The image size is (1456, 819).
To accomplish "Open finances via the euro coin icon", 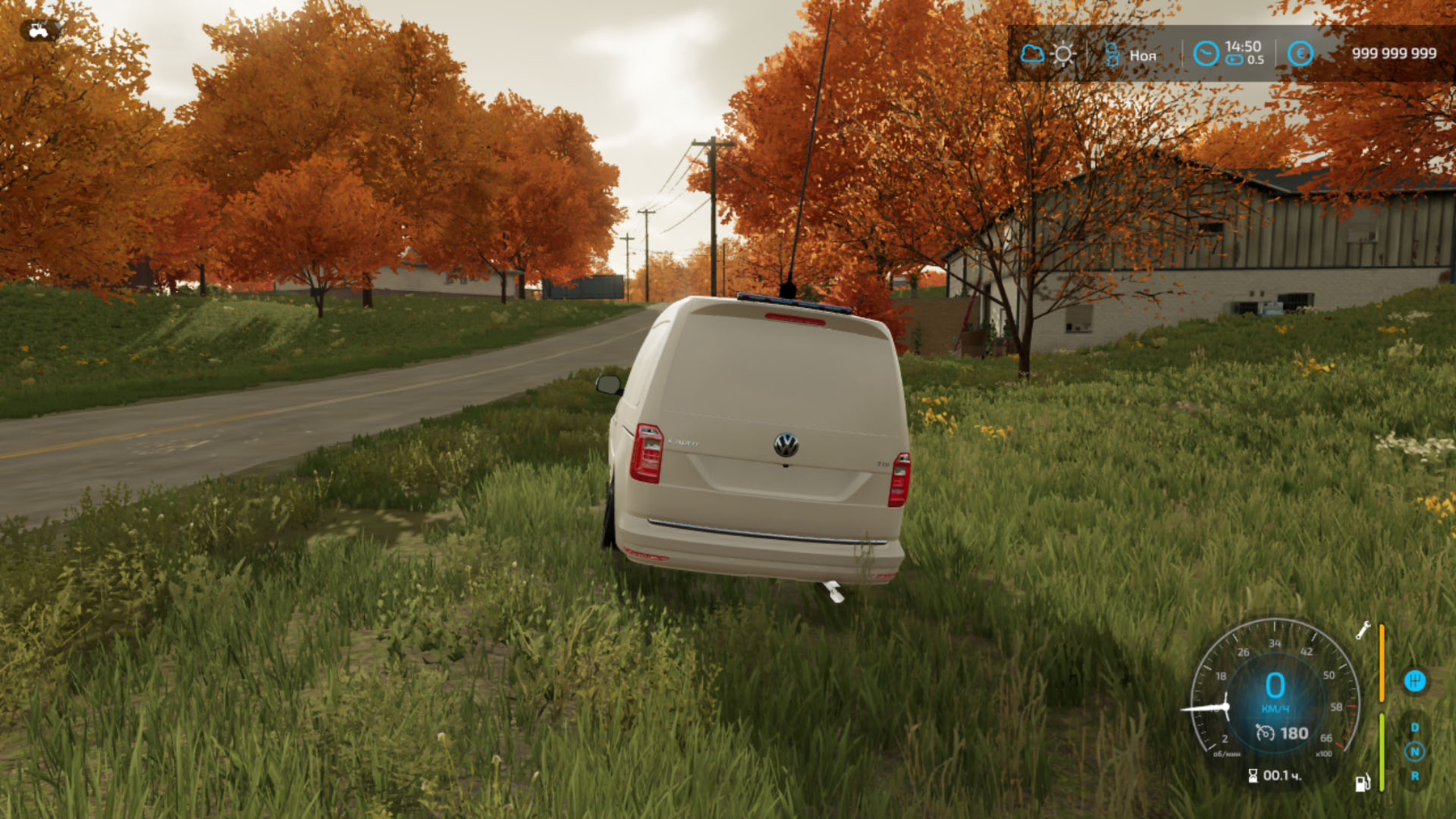I will [x=1300, y=54].
